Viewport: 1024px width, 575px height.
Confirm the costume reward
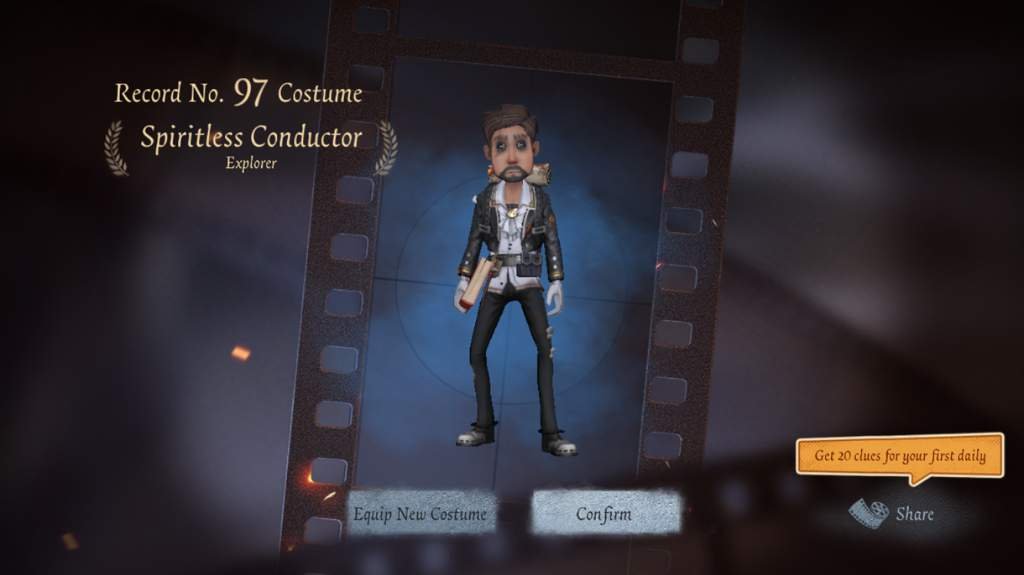[604, 514]
